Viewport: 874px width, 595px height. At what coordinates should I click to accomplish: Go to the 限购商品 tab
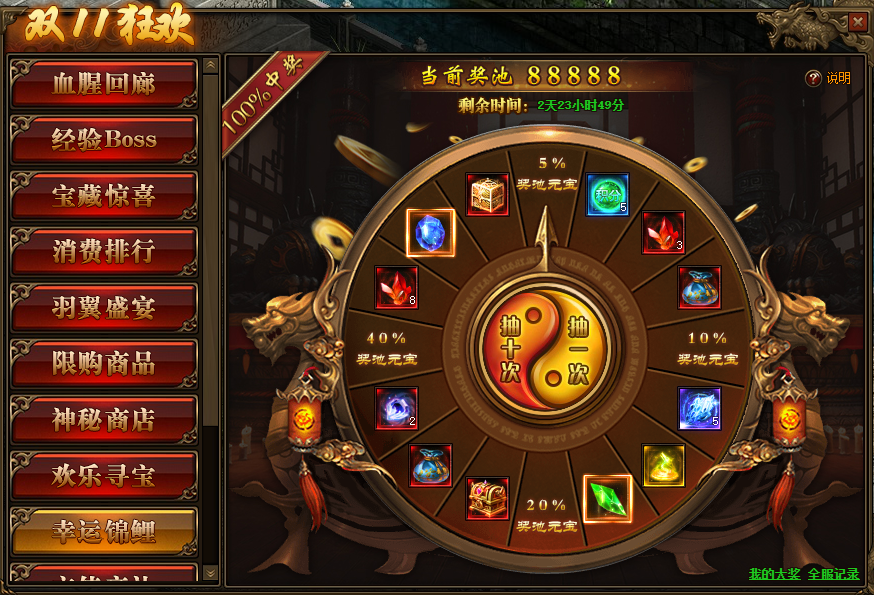pyautogui.click(x=104, y=364)
